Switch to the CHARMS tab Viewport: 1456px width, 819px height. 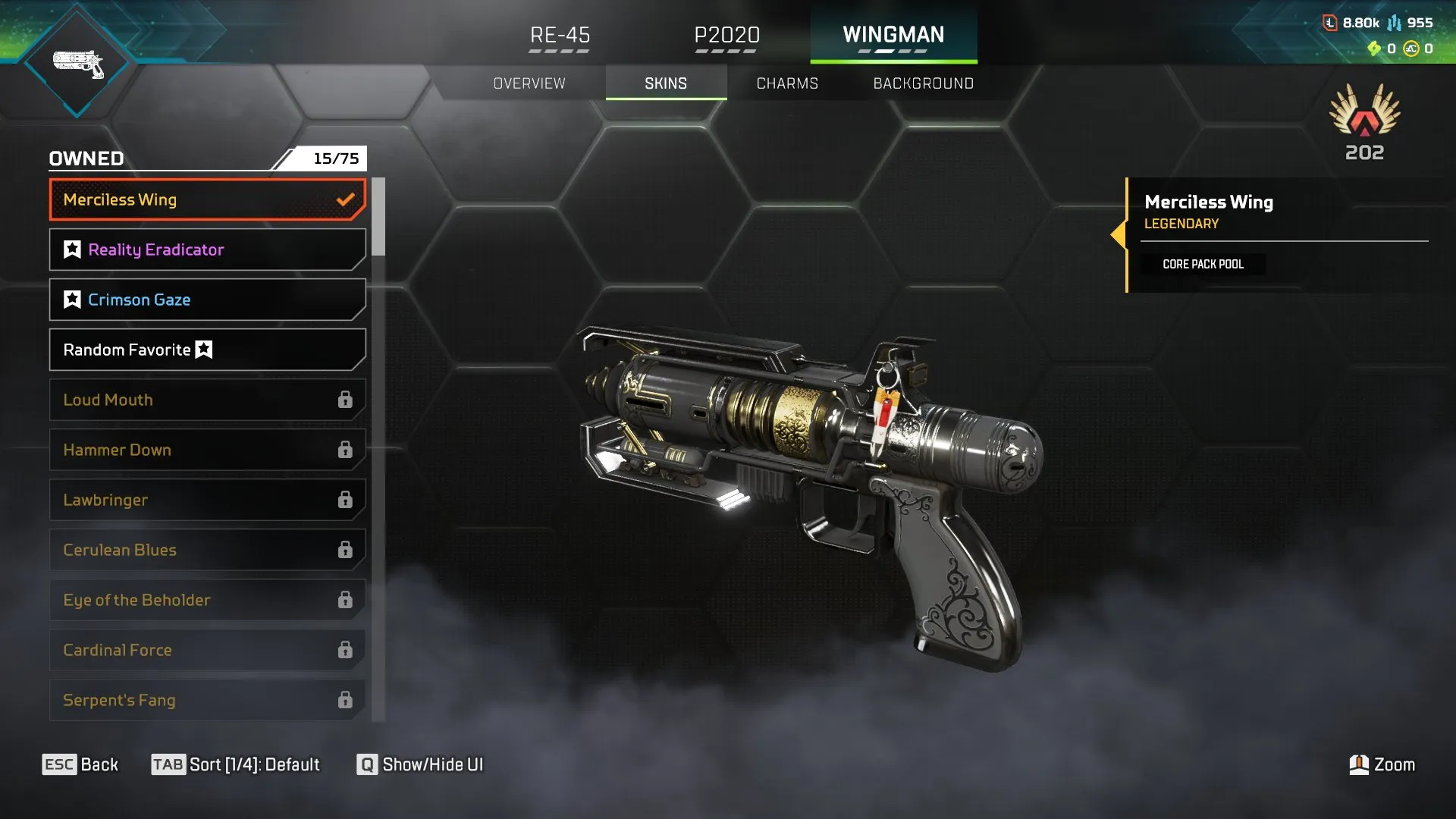point(786,83)
